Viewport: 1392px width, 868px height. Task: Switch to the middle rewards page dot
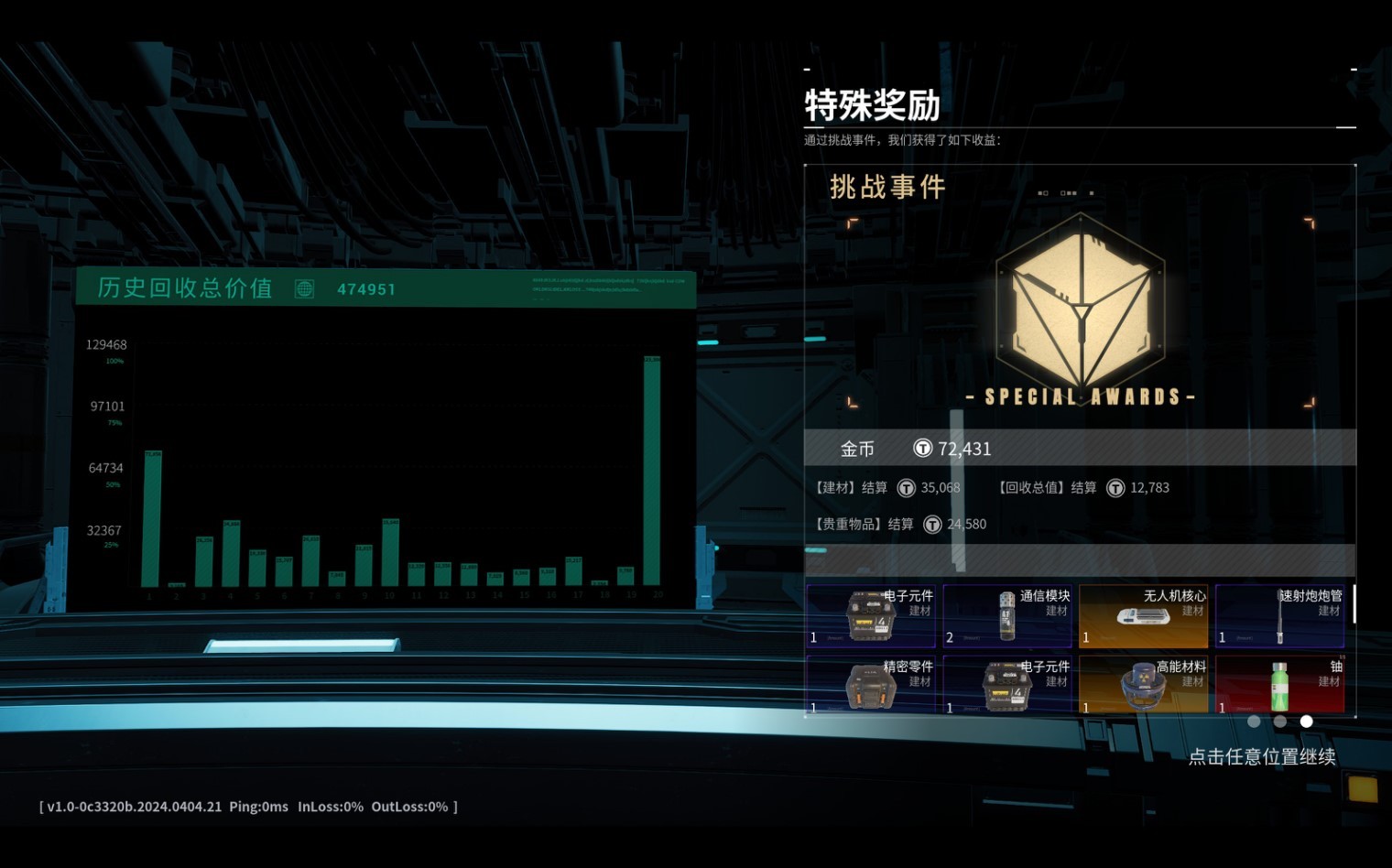[1280, 722]
